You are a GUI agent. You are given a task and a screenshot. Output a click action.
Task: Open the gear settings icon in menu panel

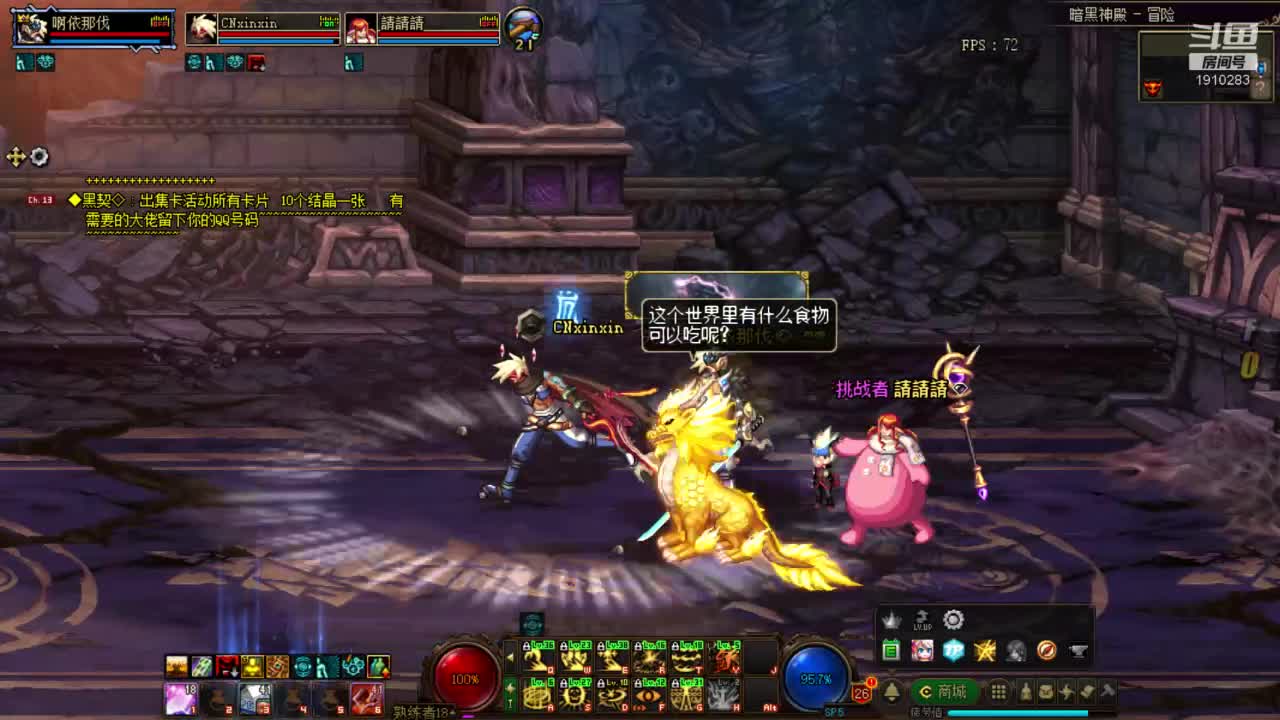[954, 620]
